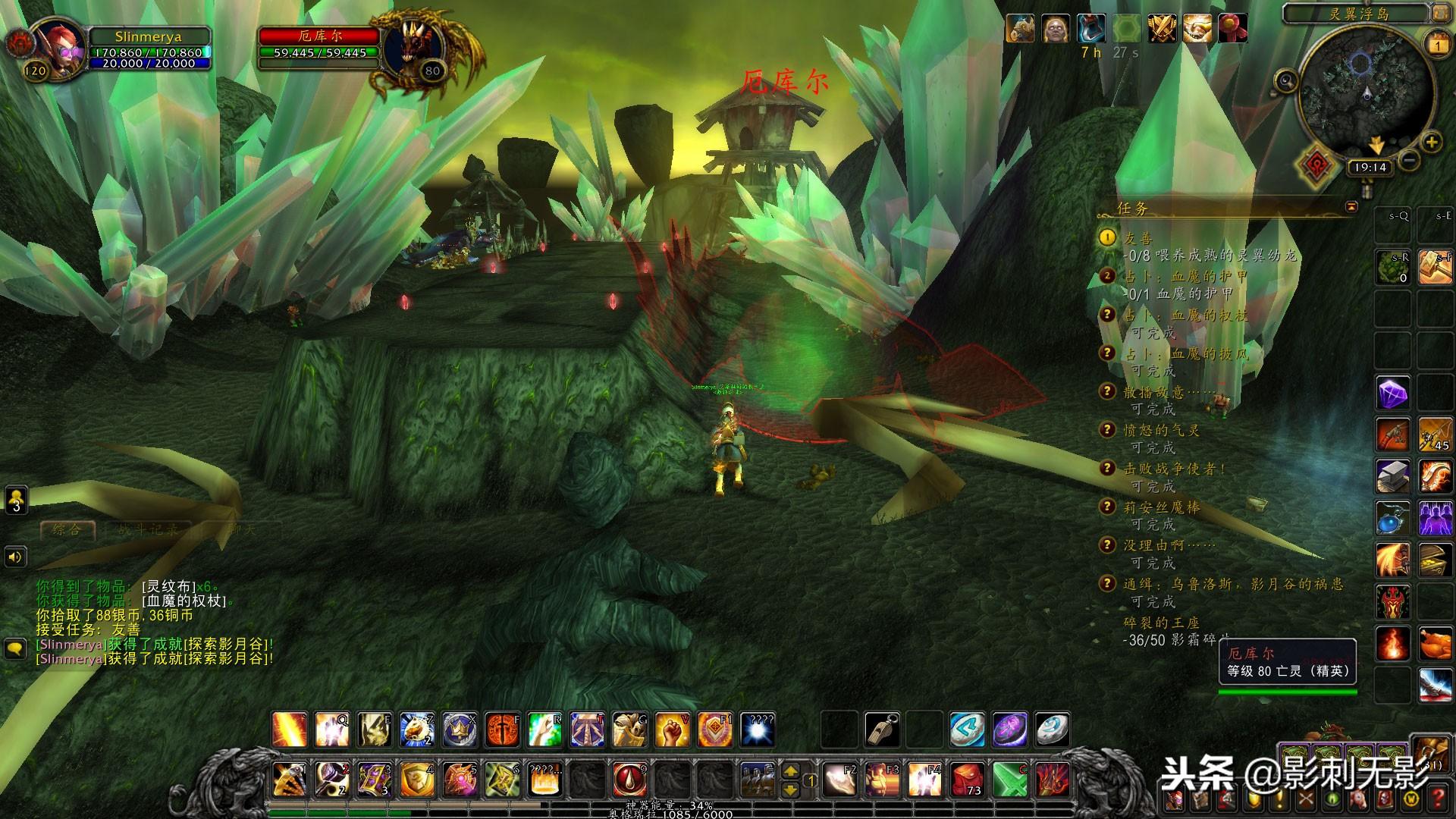Click the minimap zoom-out minus button
This screenshot has height=819, width=1456.
tap(1409, 160)
